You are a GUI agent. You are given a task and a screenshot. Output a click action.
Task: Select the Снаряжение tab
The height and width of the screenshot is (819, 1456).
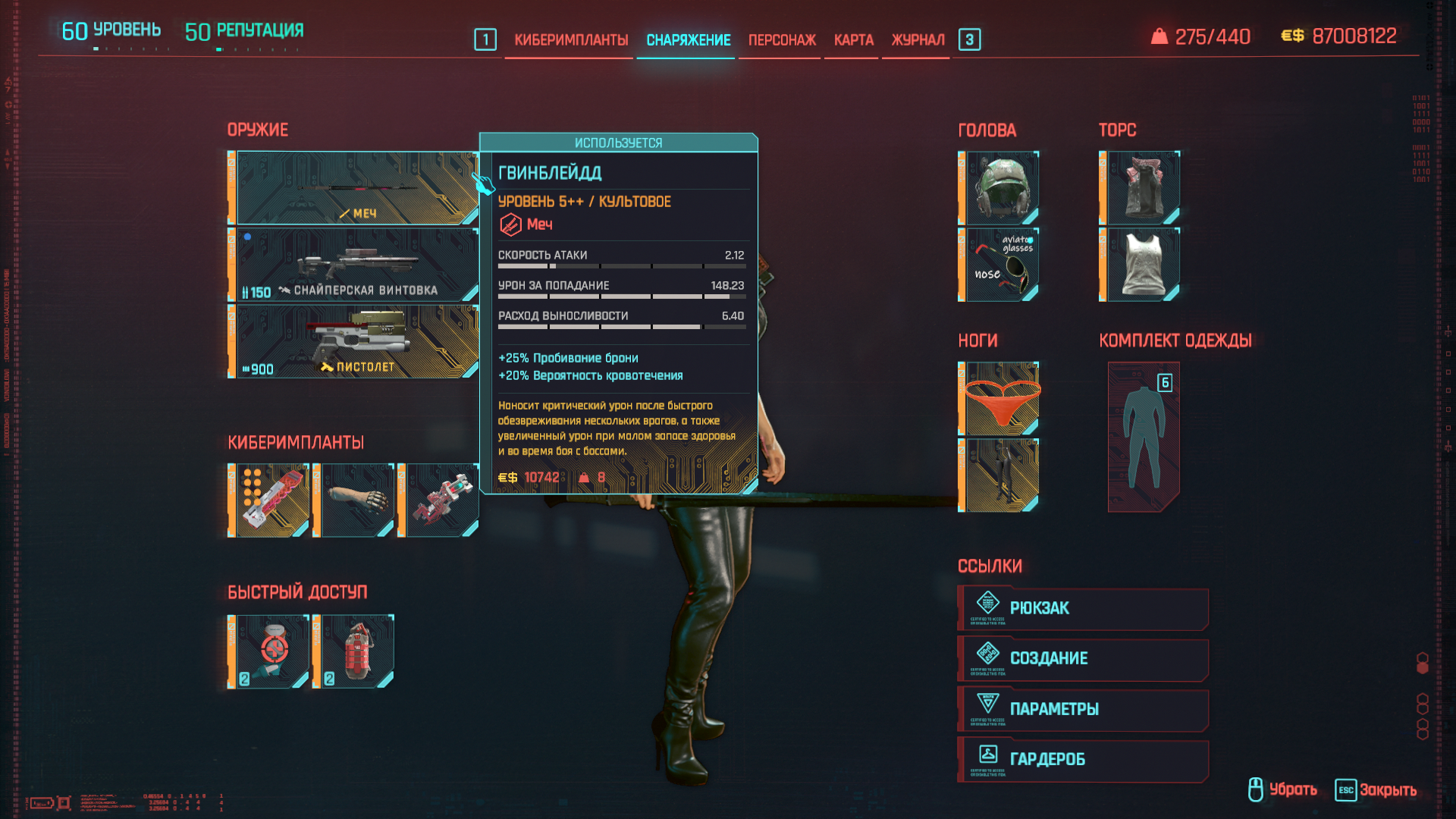(688, 40)
